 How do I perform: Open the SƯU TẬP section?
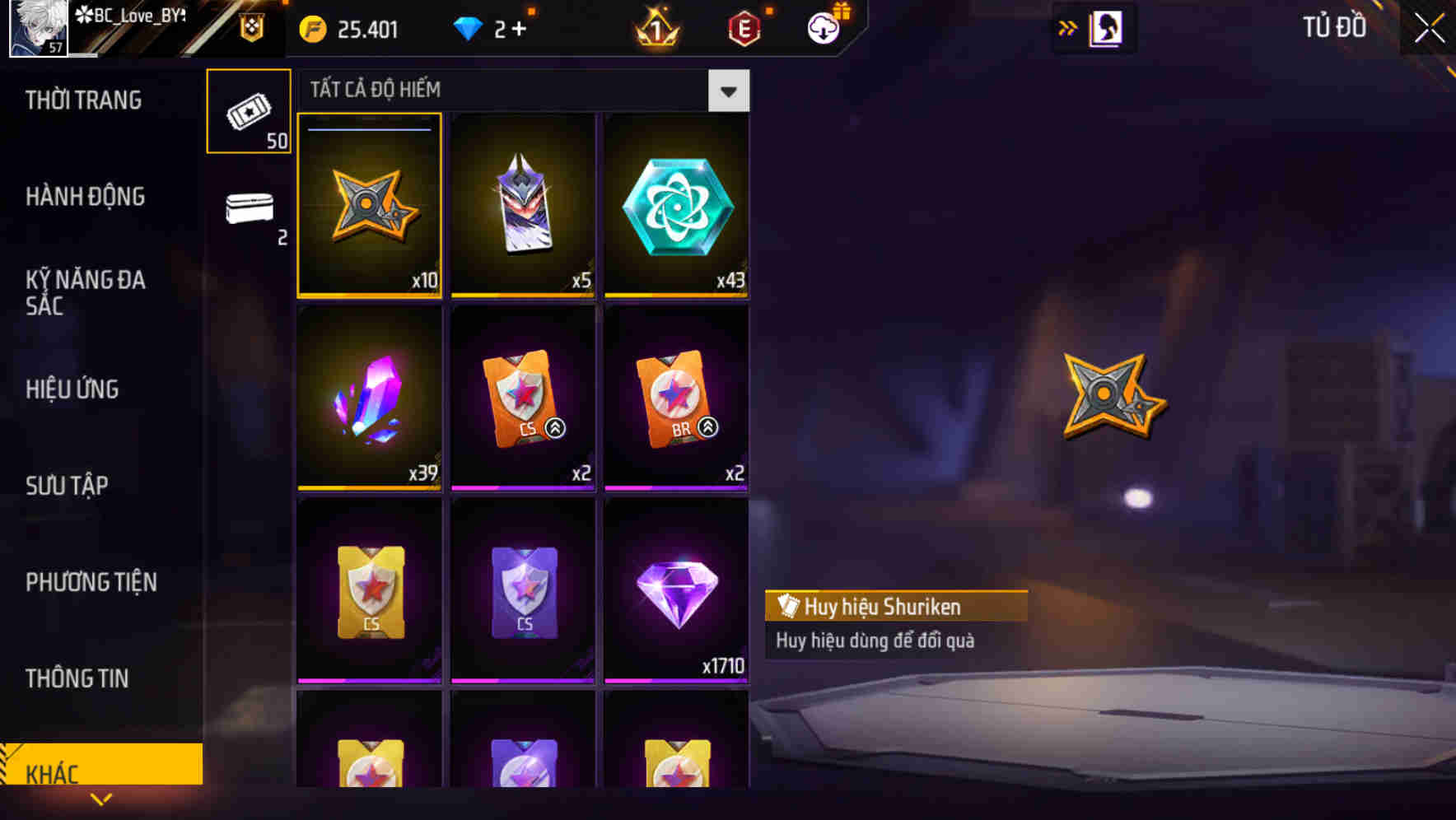point(67,486)
